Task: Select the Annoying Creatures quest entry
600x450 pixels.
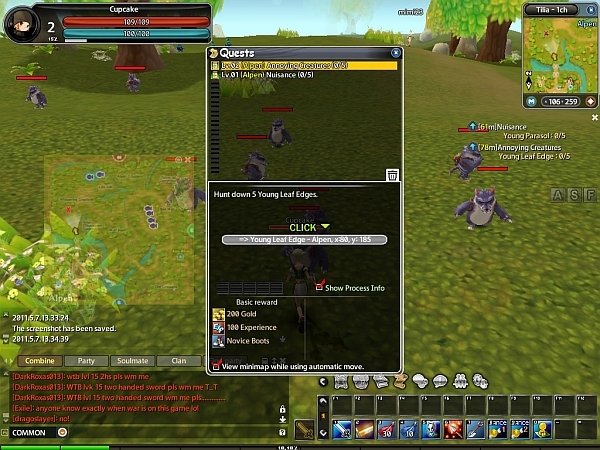Action: coord(302,65)
